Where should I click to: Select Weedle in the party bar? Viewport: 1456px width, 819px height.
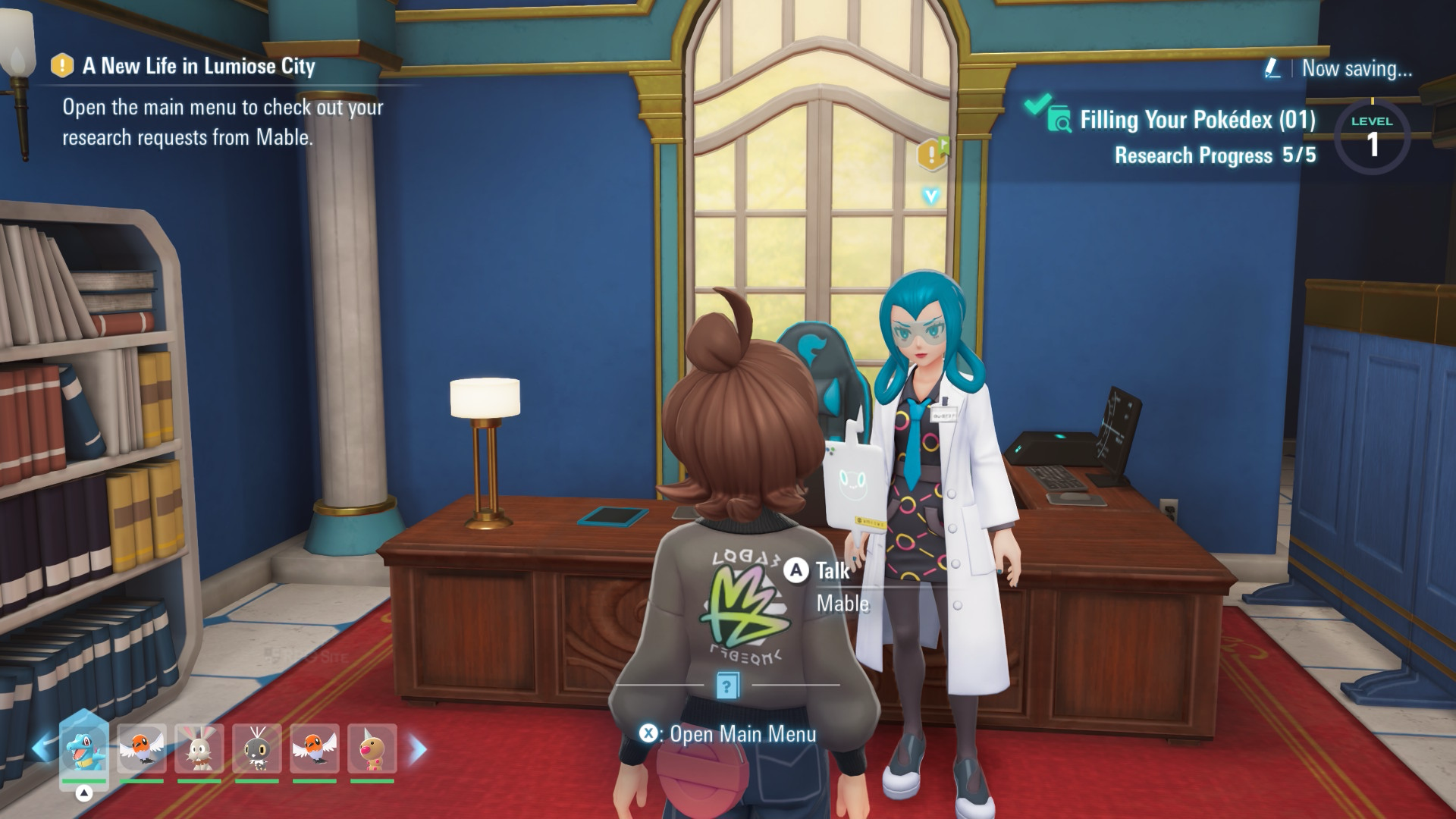pos(372,748)
